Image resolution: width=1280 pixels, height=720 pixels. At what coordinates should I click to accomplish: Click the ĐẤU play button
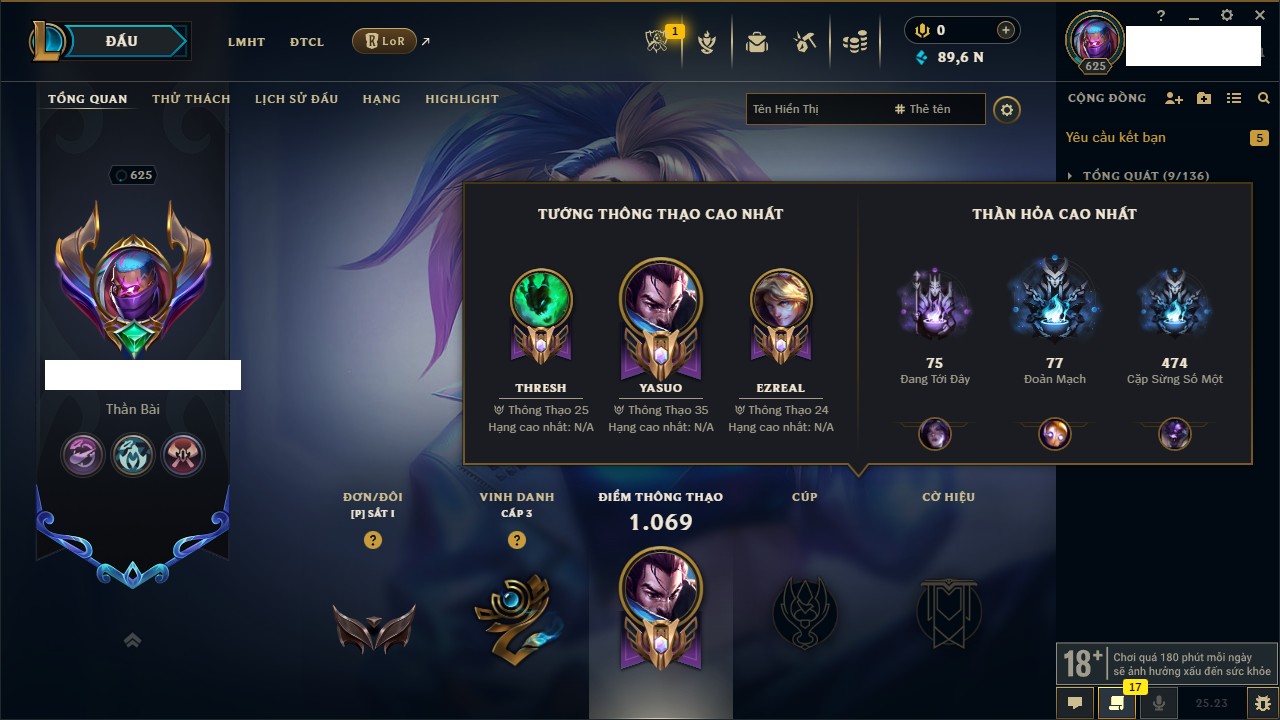coord(120,41)
